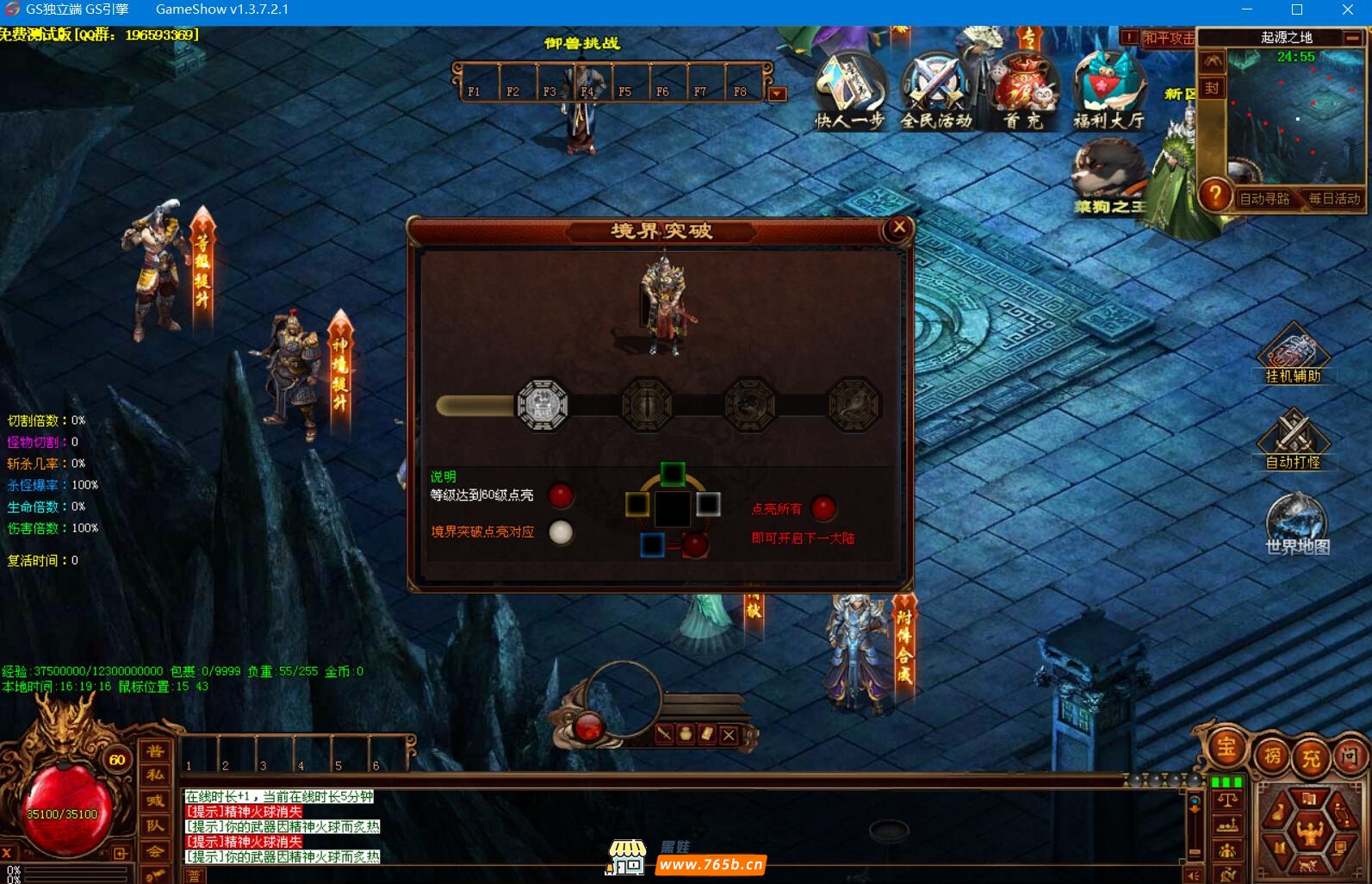Switch chat to the 私 private channel
1372x884 pixels.
pyautogui.click(x=155, y=775)
